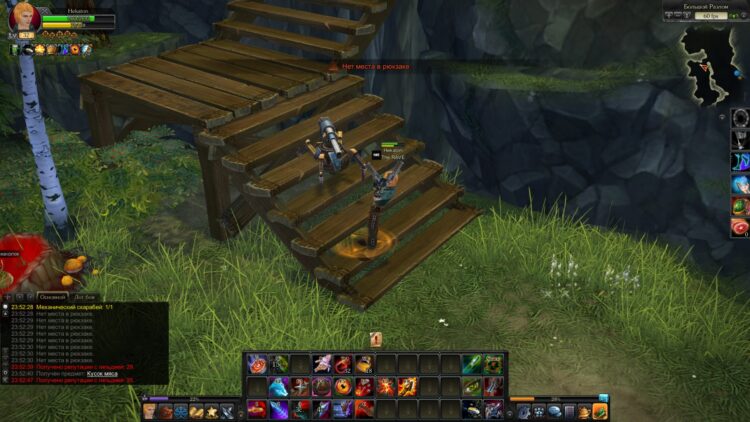Select the golden bell item in top row

[364, 364]
